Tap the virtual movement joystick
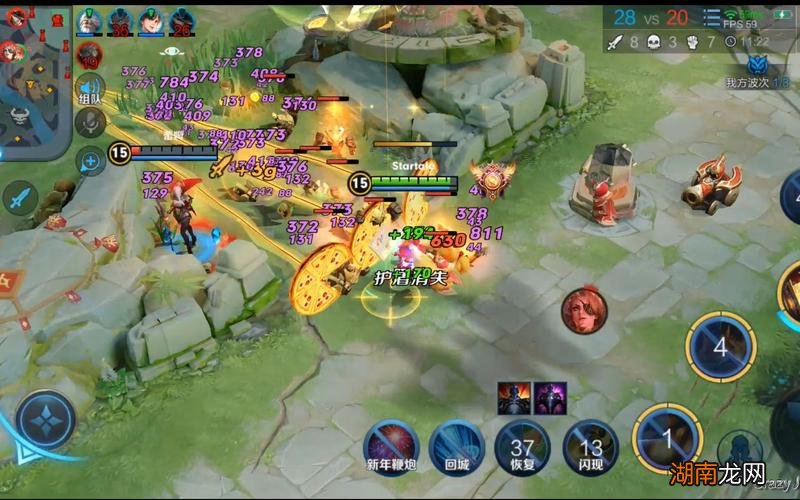800x500 pixels. [x=45, y=420]
